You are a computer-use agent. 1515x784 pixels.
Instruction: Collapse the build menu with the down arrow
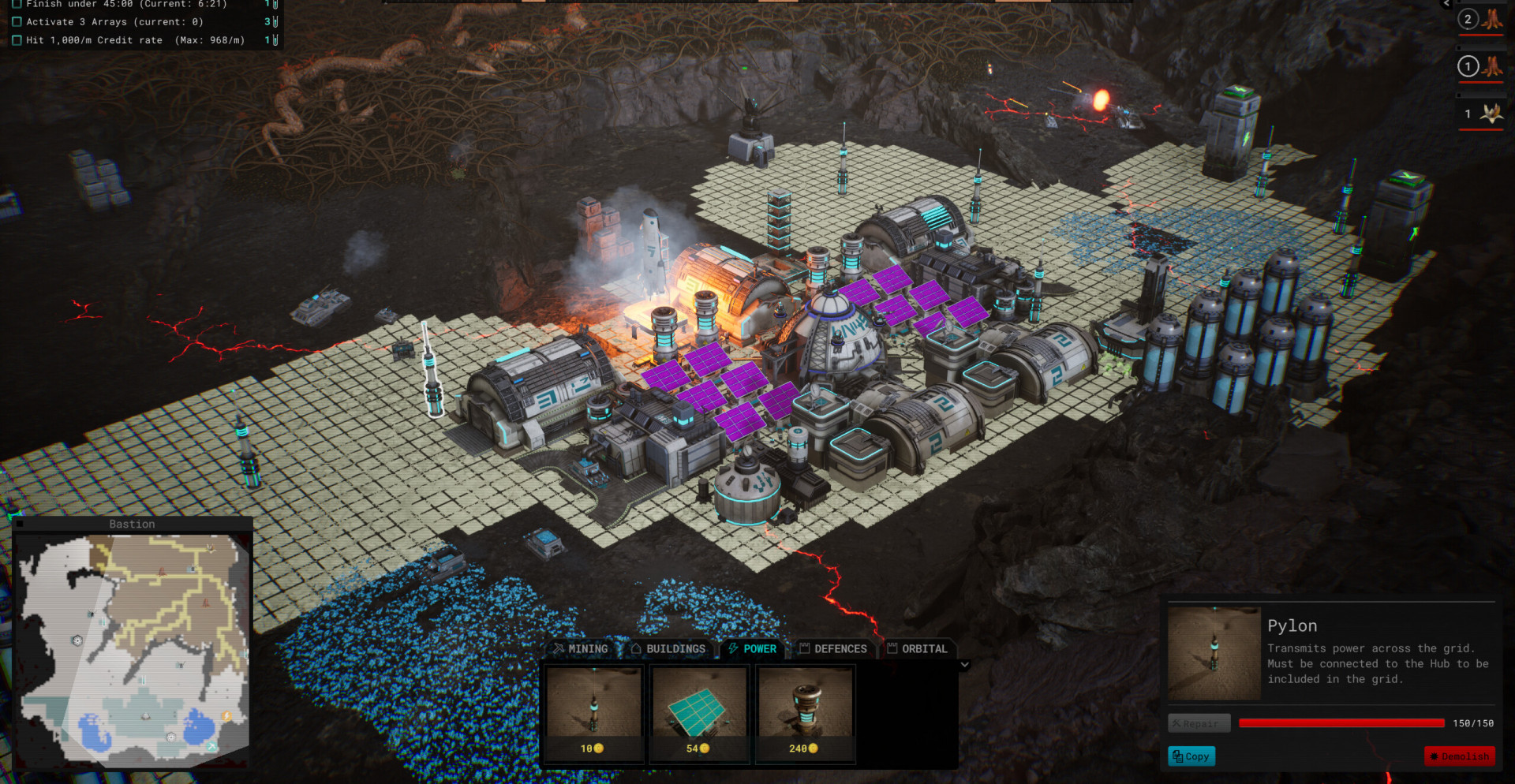[x=964, y=665]
